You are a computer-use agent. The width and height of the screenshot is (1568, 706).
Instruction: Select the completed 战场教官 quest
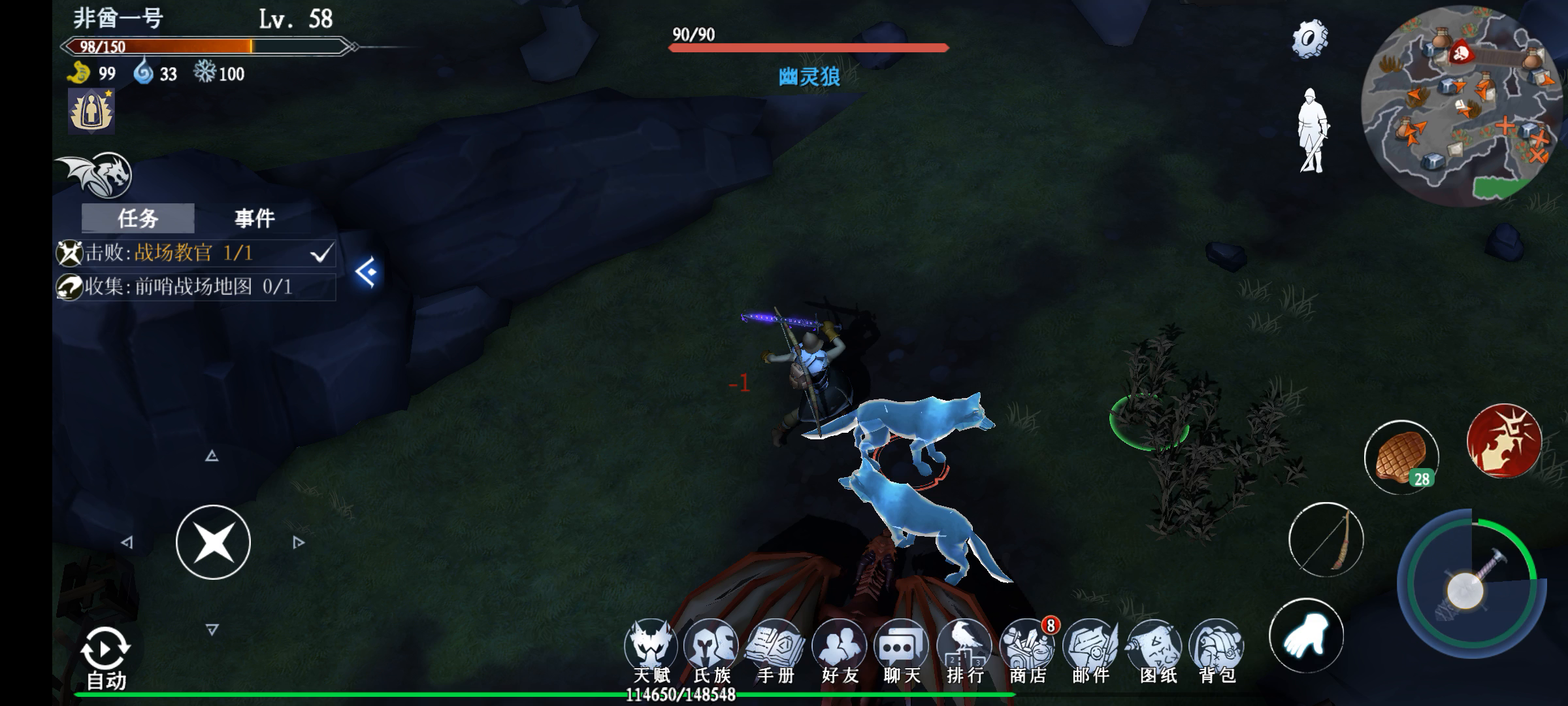point(196,253)
